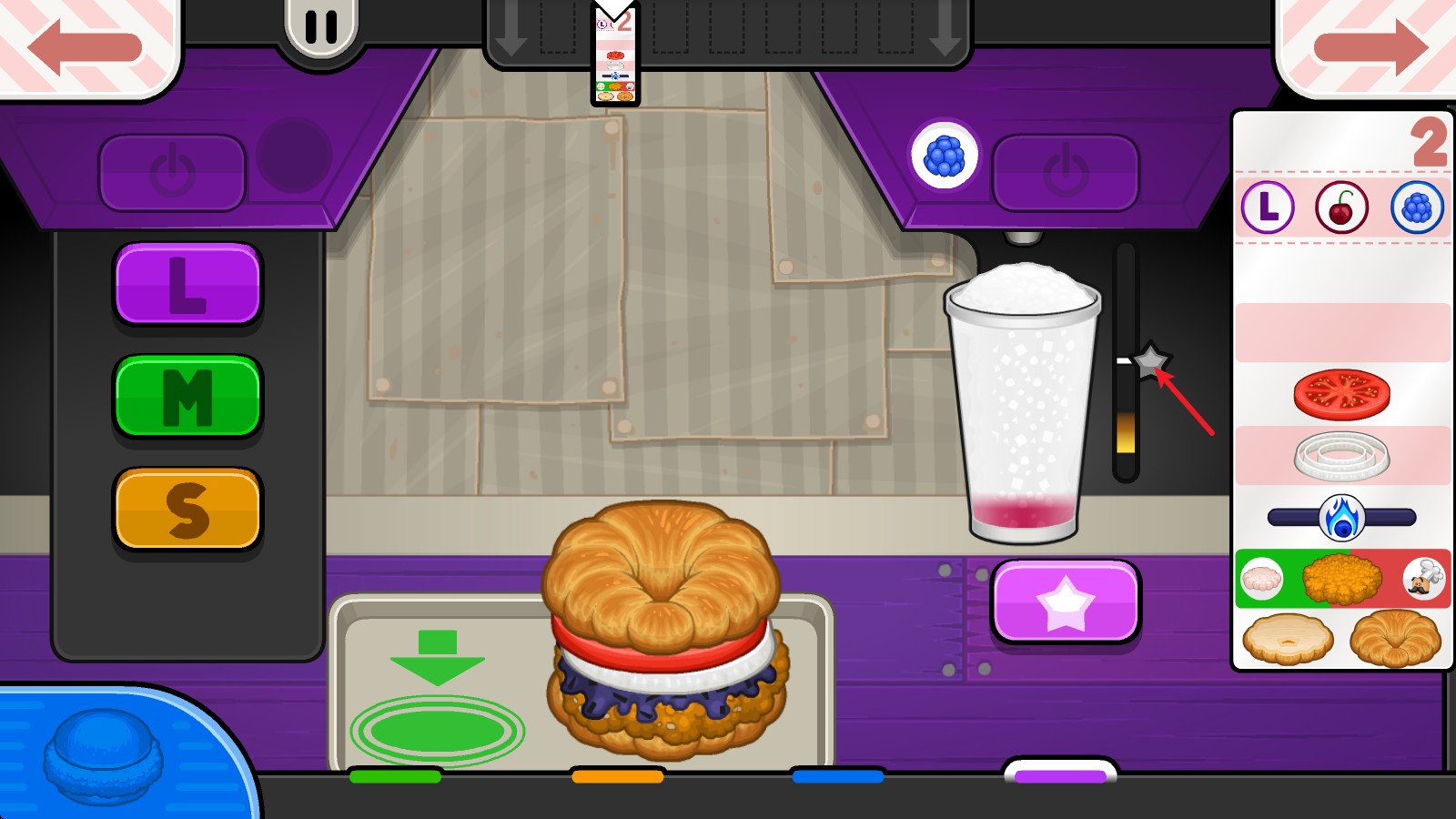Switch to the orange station tab
Image resolution: width=1456 pixels, height=819 pixels.
pyautogui.click(x=618, y=776)
